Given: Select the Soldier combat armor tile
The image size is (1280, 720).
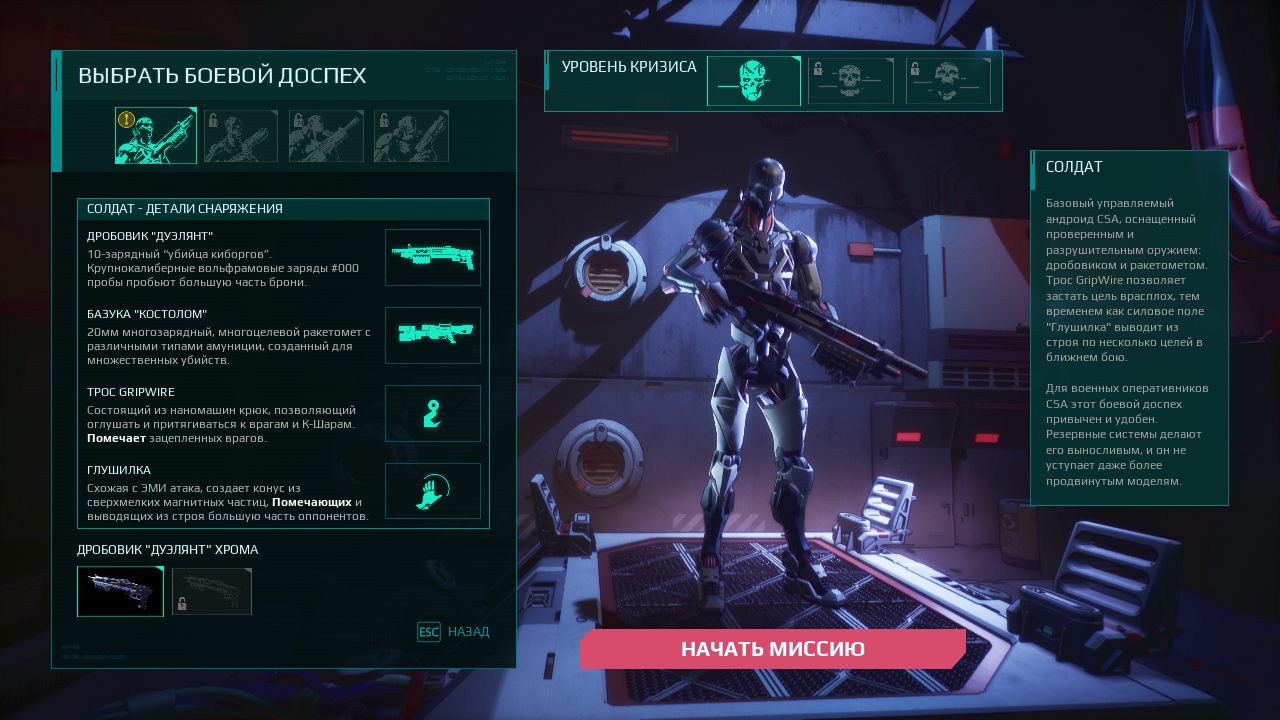Looking at the screenshot, I should 156,136.
